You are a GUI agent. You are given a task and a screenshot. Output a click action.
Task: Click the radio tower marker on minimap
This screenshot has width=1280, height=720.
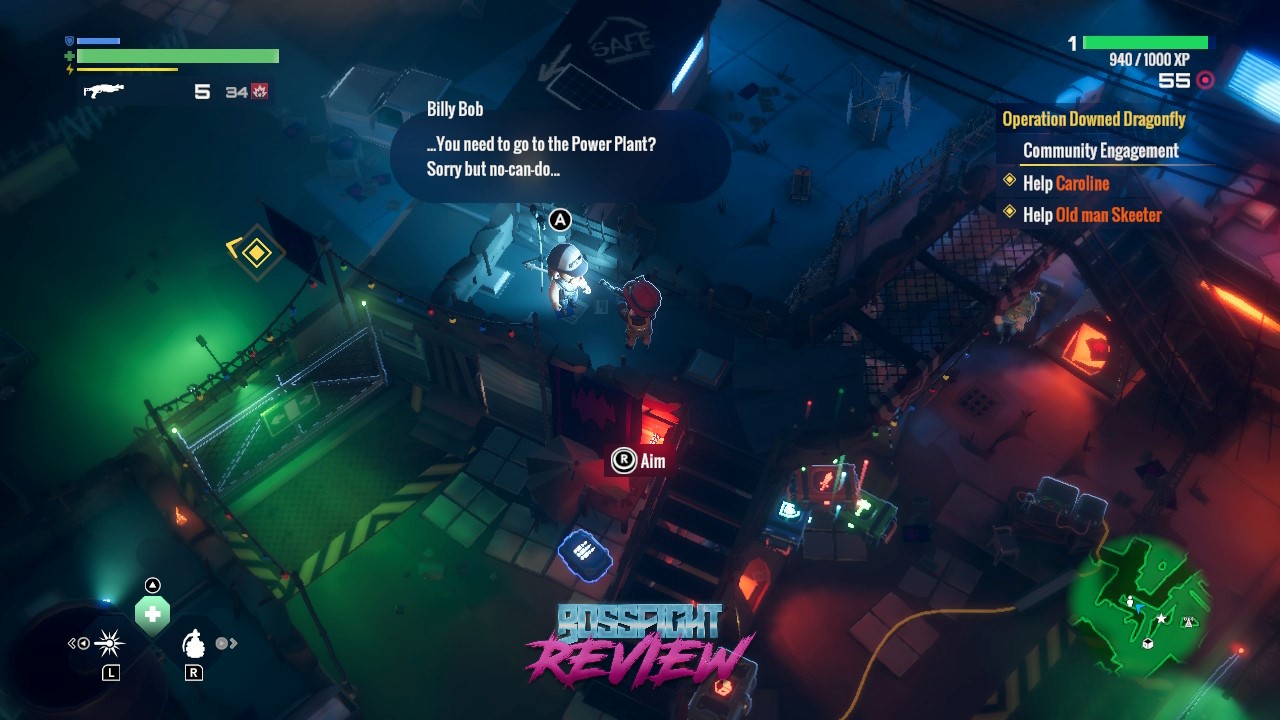[x=1189, y=622]
